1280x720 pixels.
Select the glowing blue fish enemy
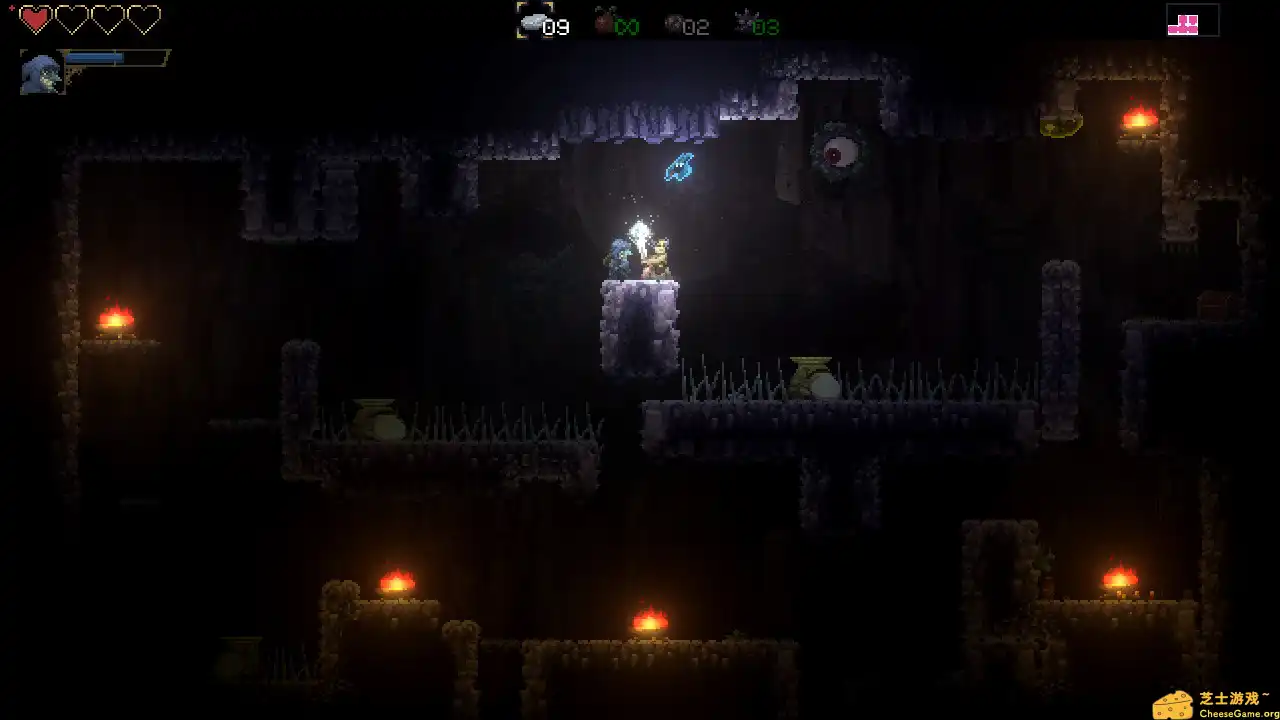coord(678,168)
